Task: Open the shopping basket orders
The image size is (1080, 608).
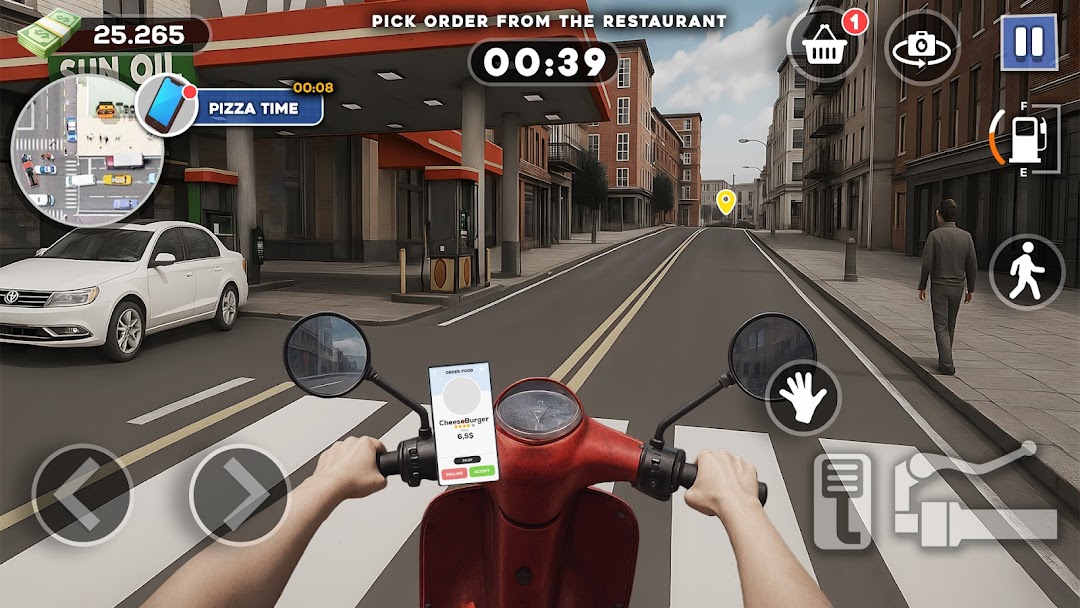Action: [824, 46]
